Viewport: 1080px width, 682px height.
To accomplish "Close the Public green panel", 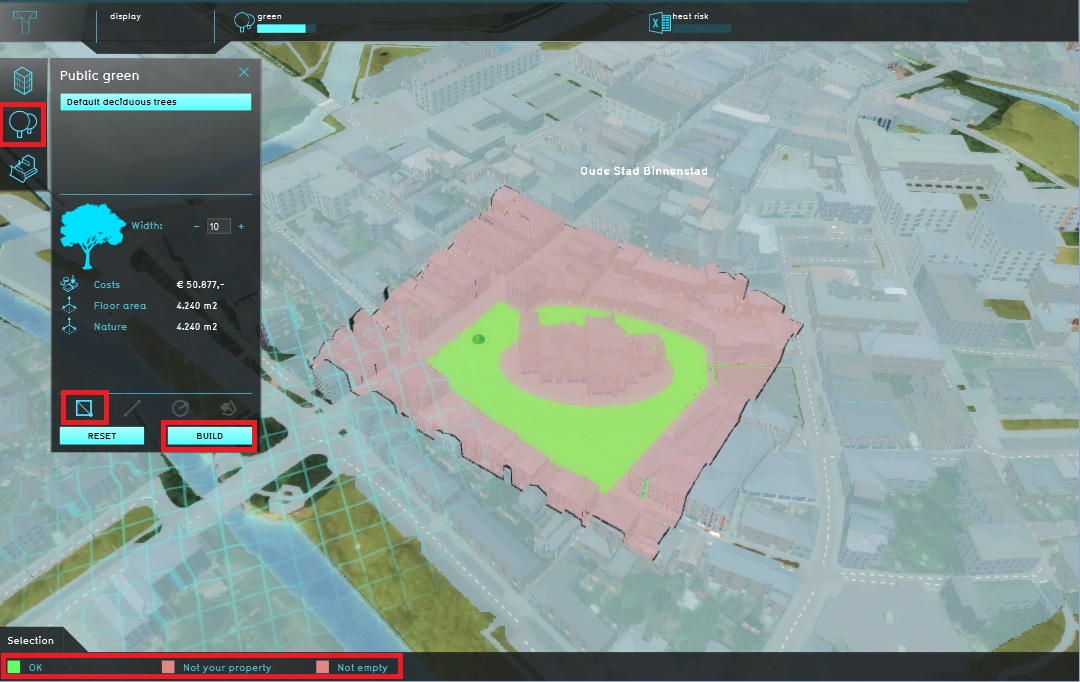I will coord(243,73).
